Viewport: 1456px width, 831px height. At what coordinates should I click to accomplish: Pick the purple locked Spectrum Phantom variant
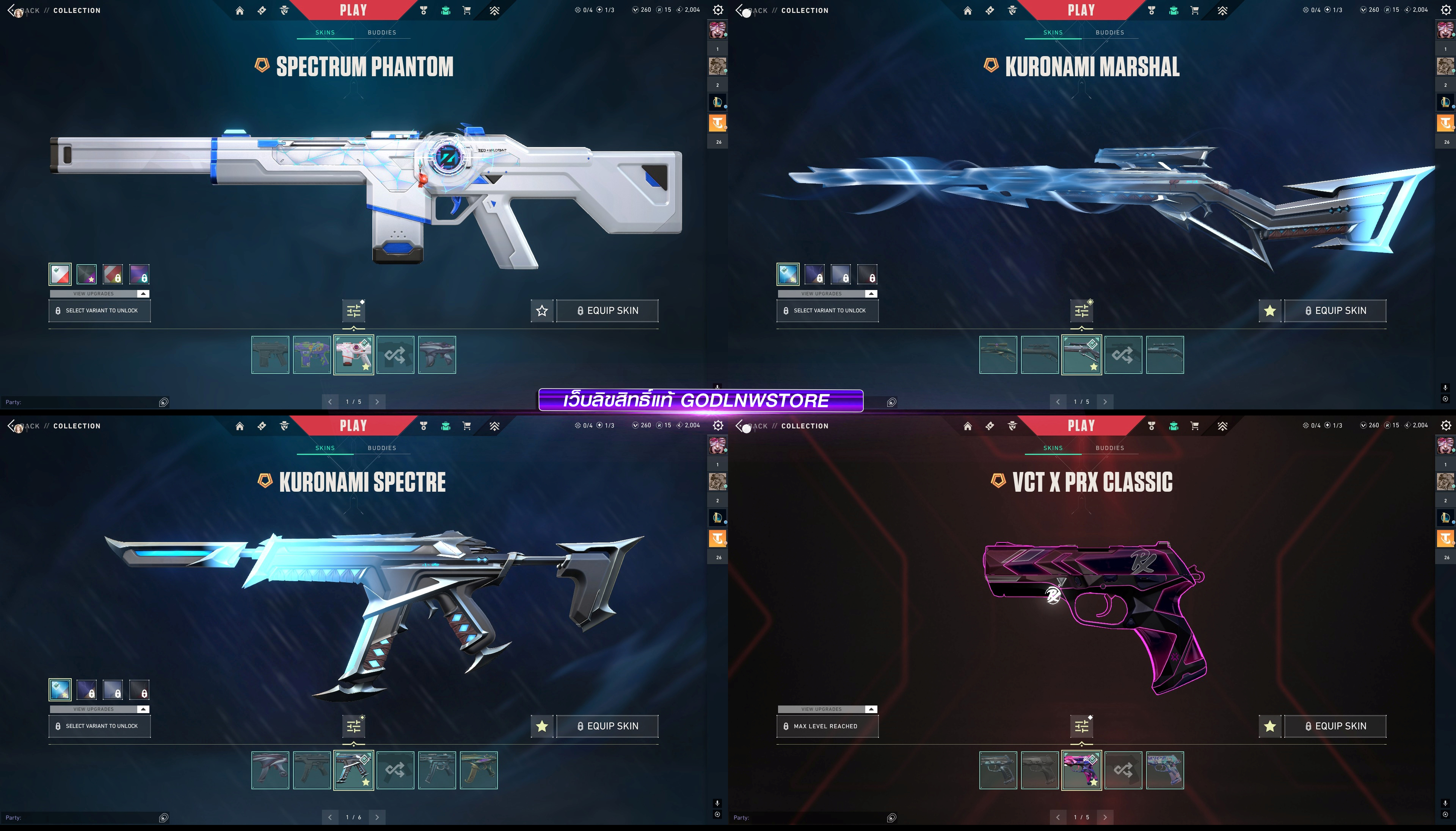[139, 274]
